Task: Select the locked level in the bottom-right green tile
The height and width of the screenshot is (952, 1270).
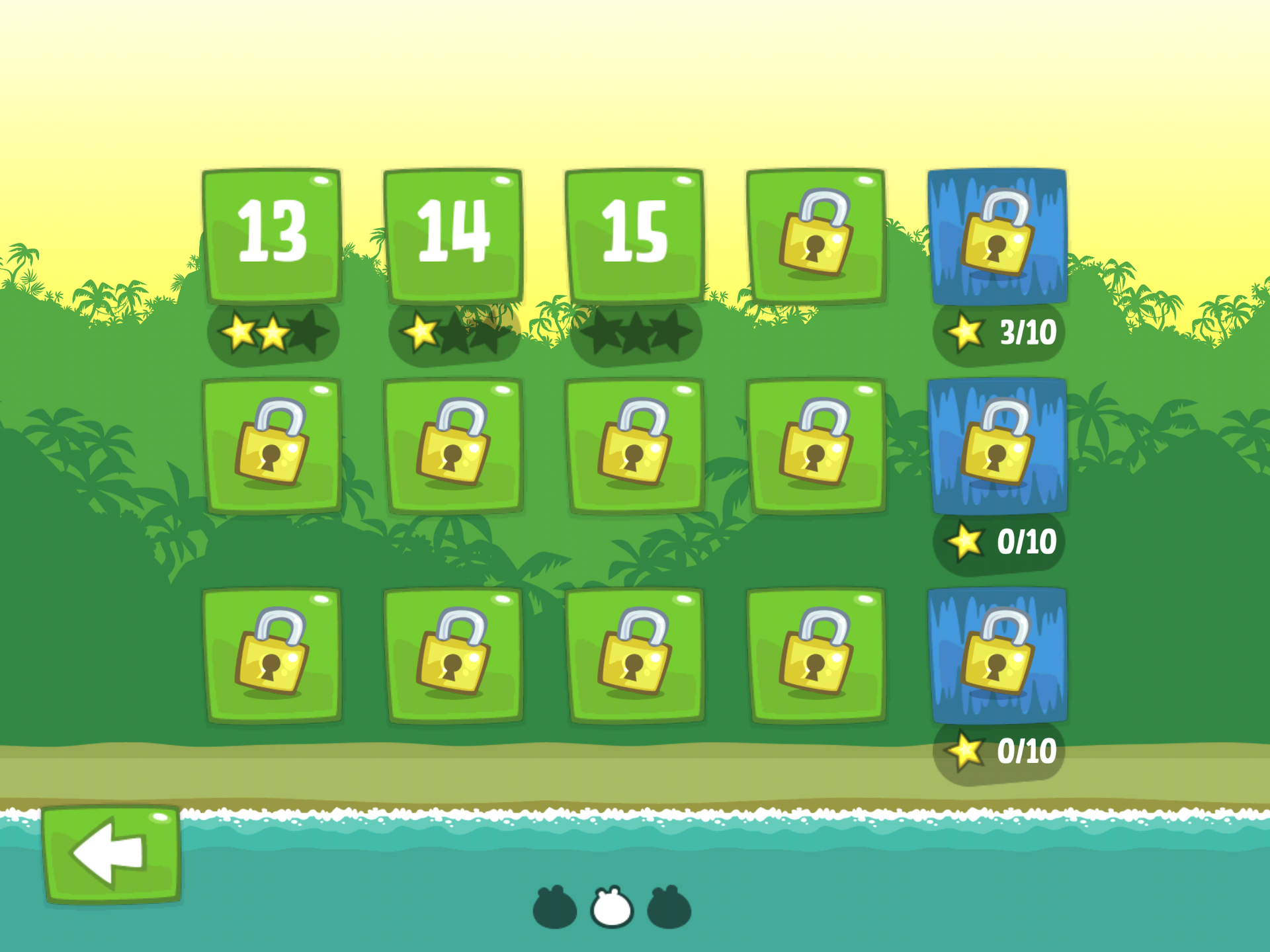Action: (817, 654)
